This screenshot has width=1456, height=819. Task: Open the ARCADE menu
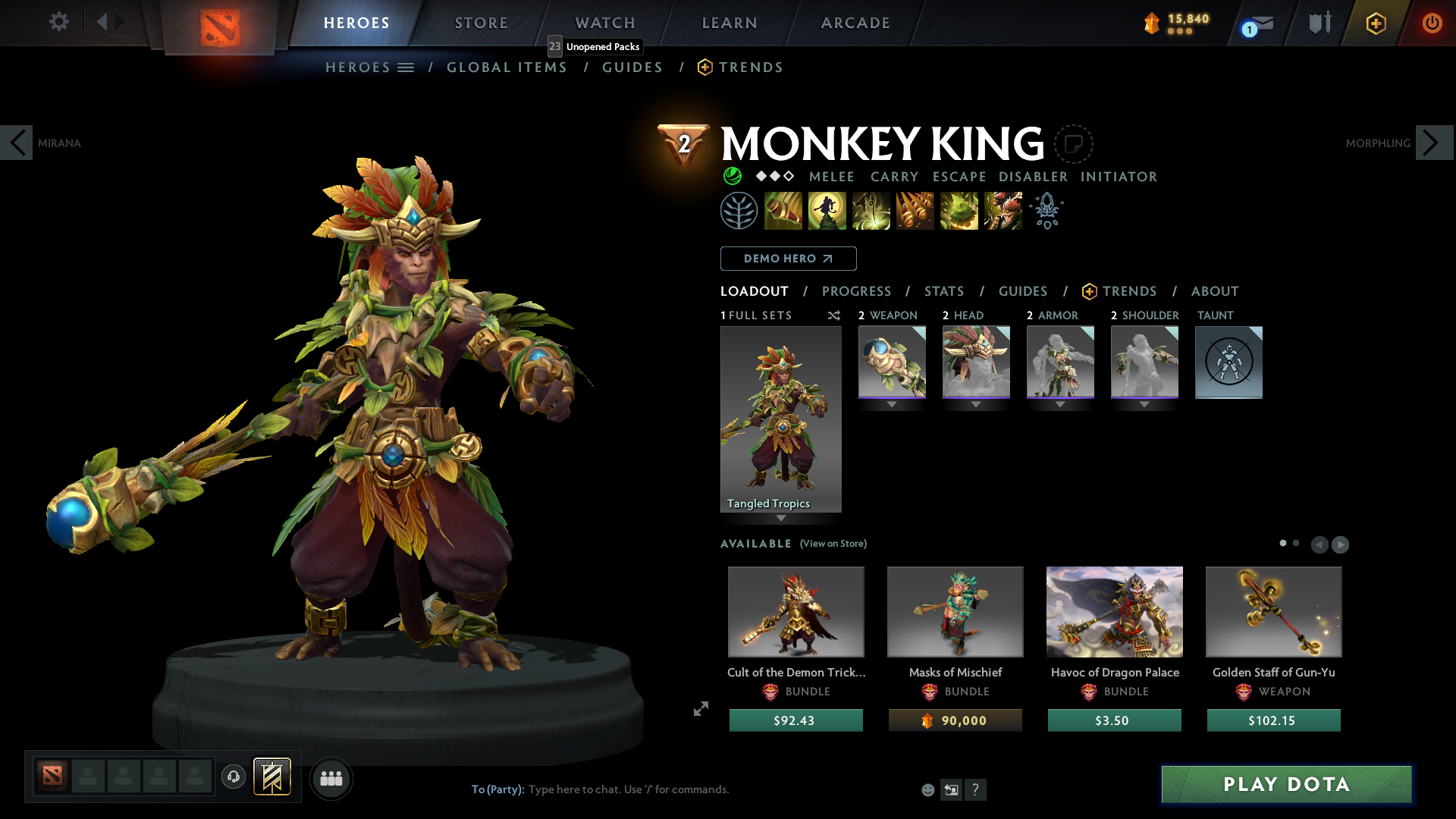point(855,23)
